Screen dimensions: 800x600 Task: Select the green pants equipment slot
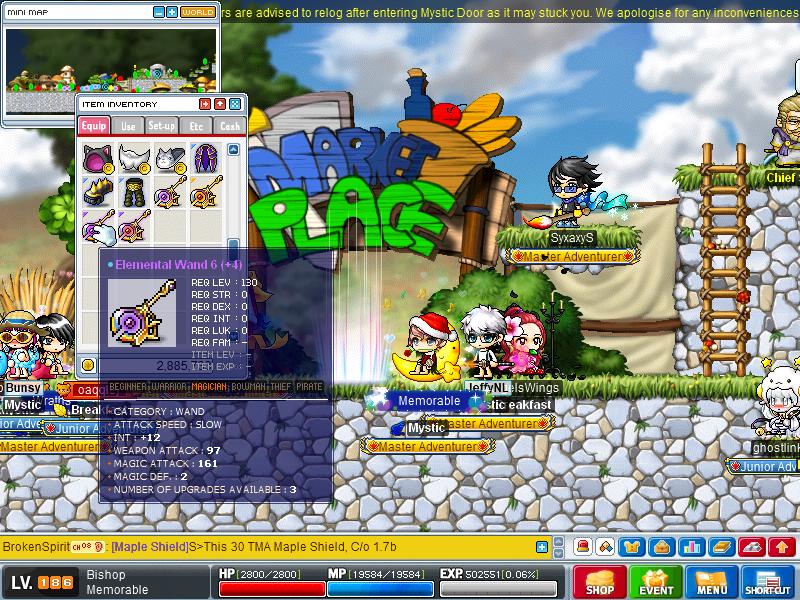[x=132, y=191]
